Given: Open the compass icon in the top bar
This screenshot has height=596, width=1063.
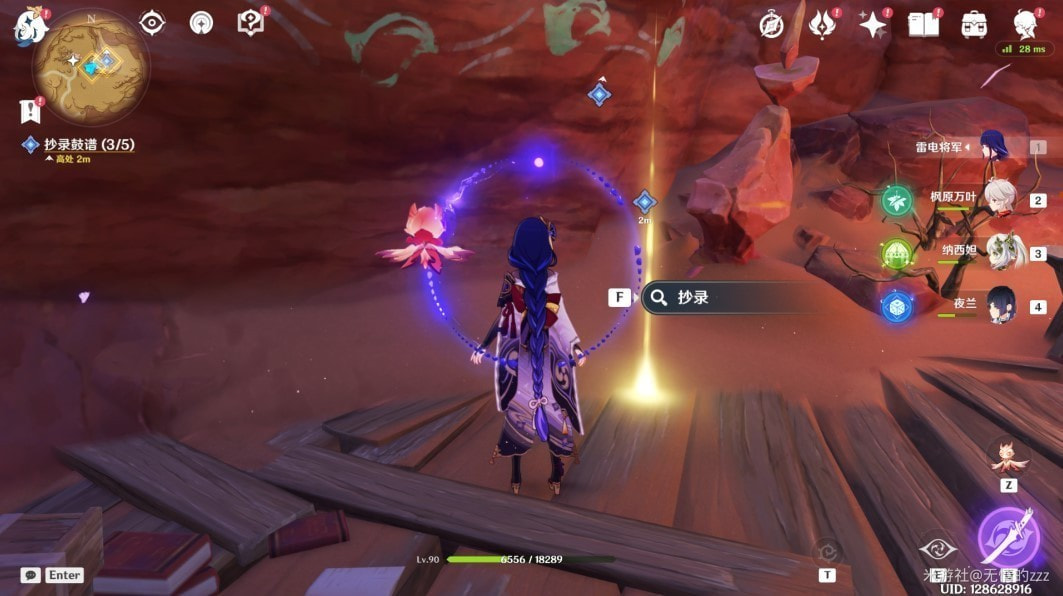Looking at the screenshot, I should 771,25.
